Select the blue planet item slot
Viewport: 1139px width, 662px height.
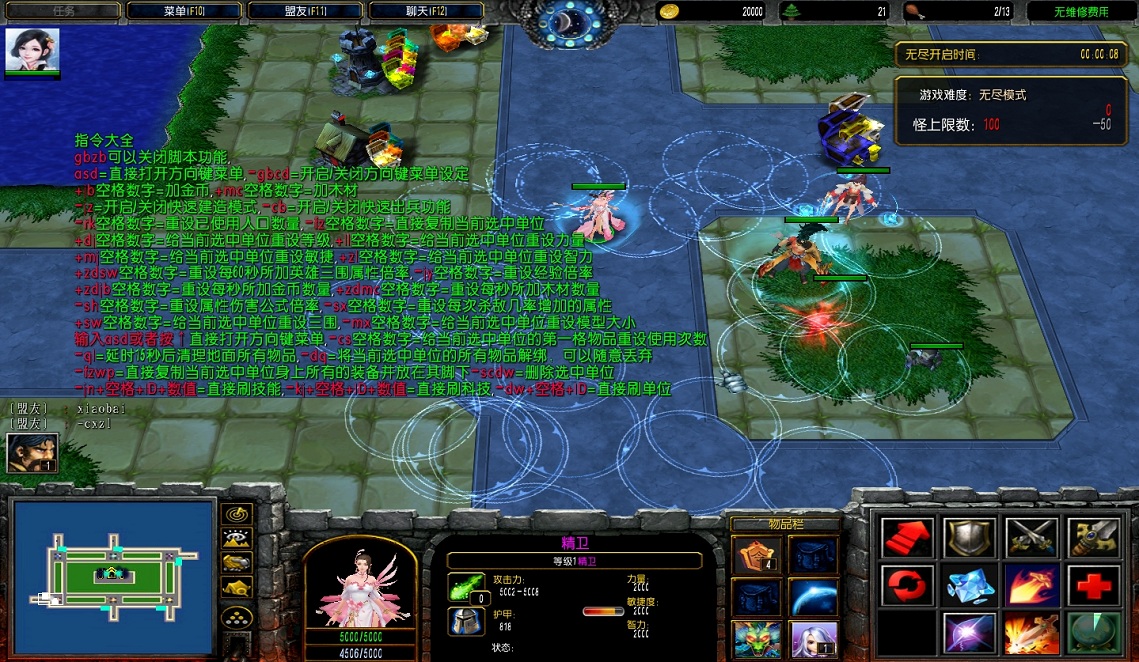tap(812, 597)
